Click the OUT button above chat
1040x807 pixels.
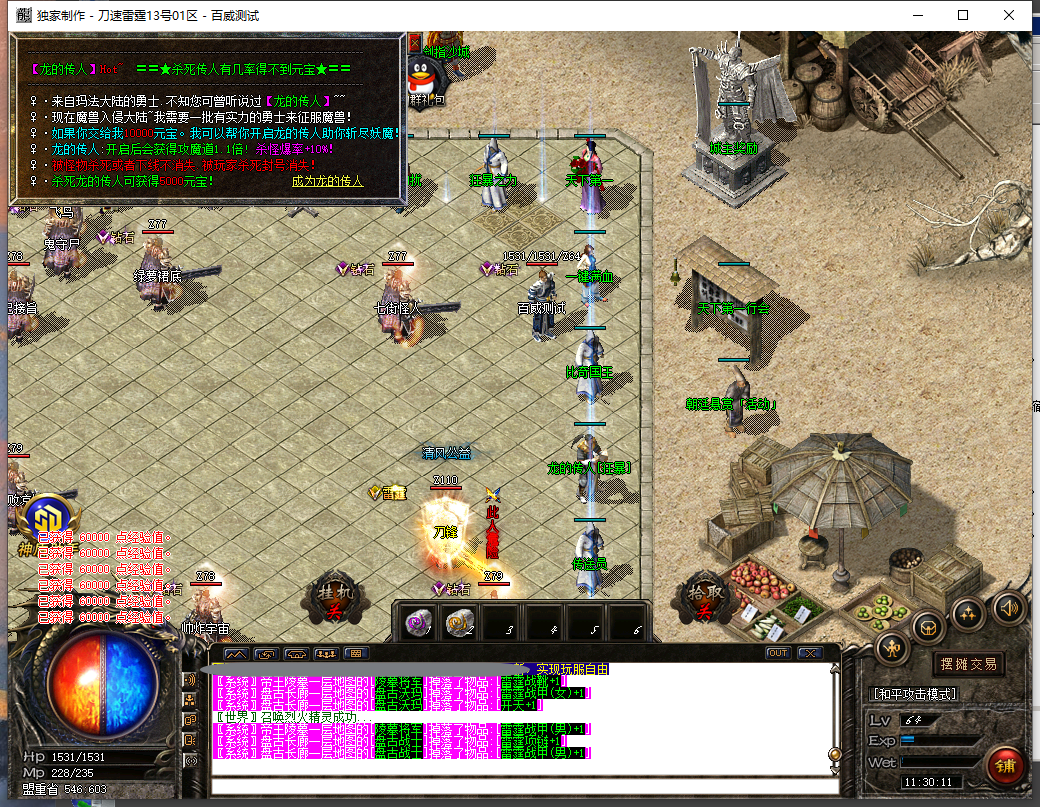[x=777, y=653]
